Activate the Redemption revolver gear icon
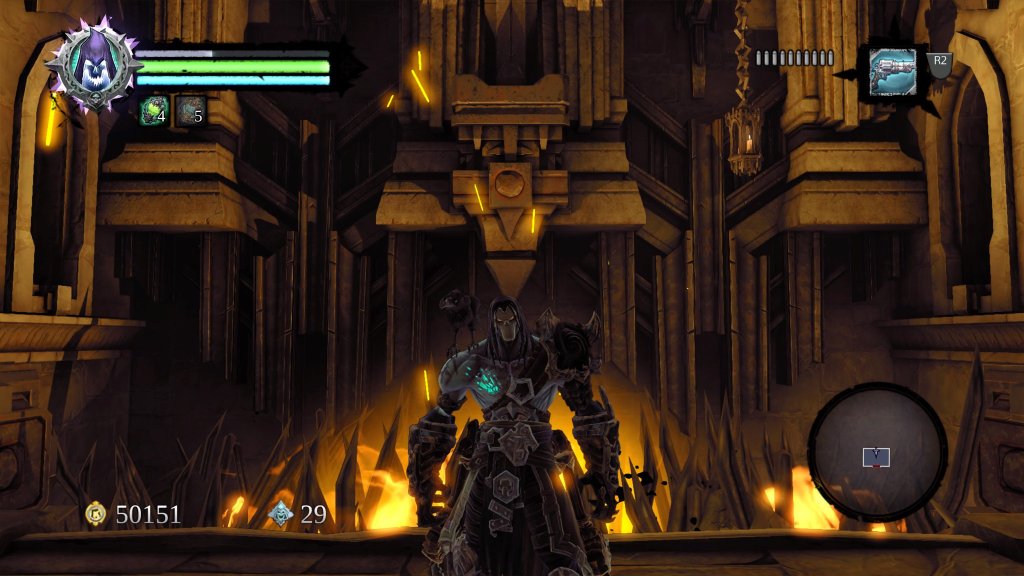This screenshot has height=576, width=1024. 893,72
